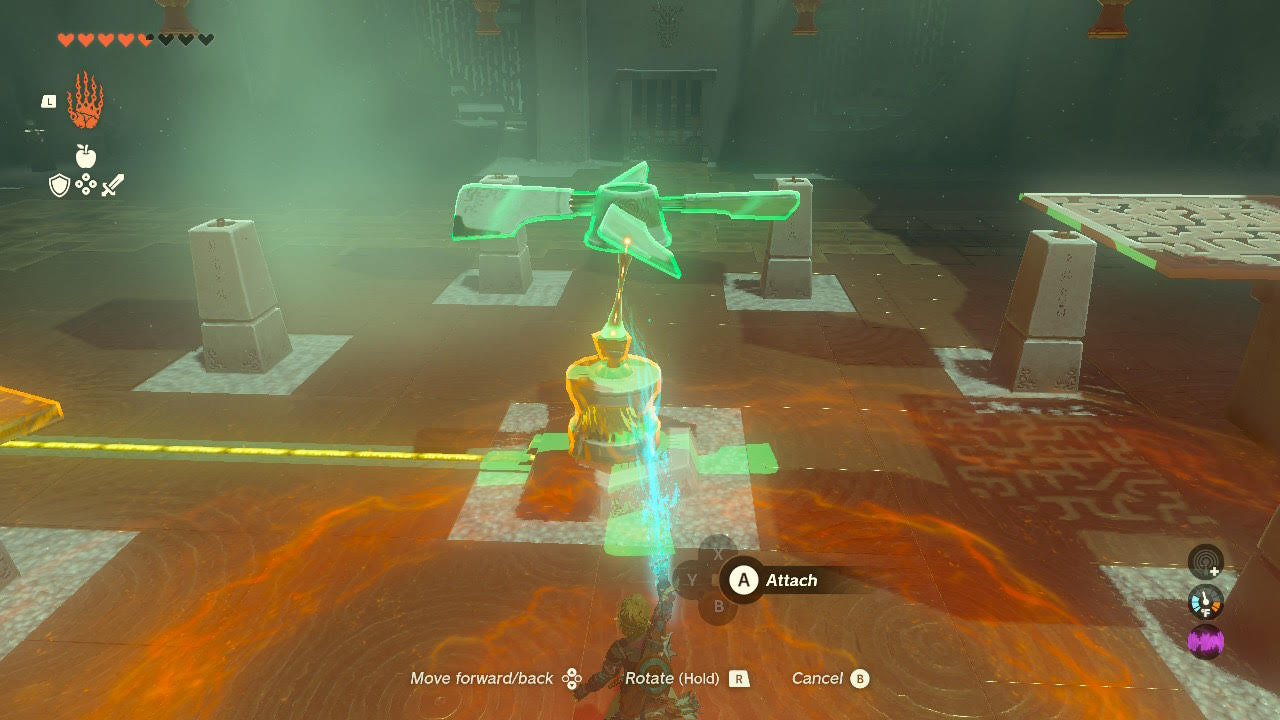1280x720 pixels.
Task: Click the Shrine Sensor icon with plus sign
Action: pyautogui.click(x=1204, y=563)
